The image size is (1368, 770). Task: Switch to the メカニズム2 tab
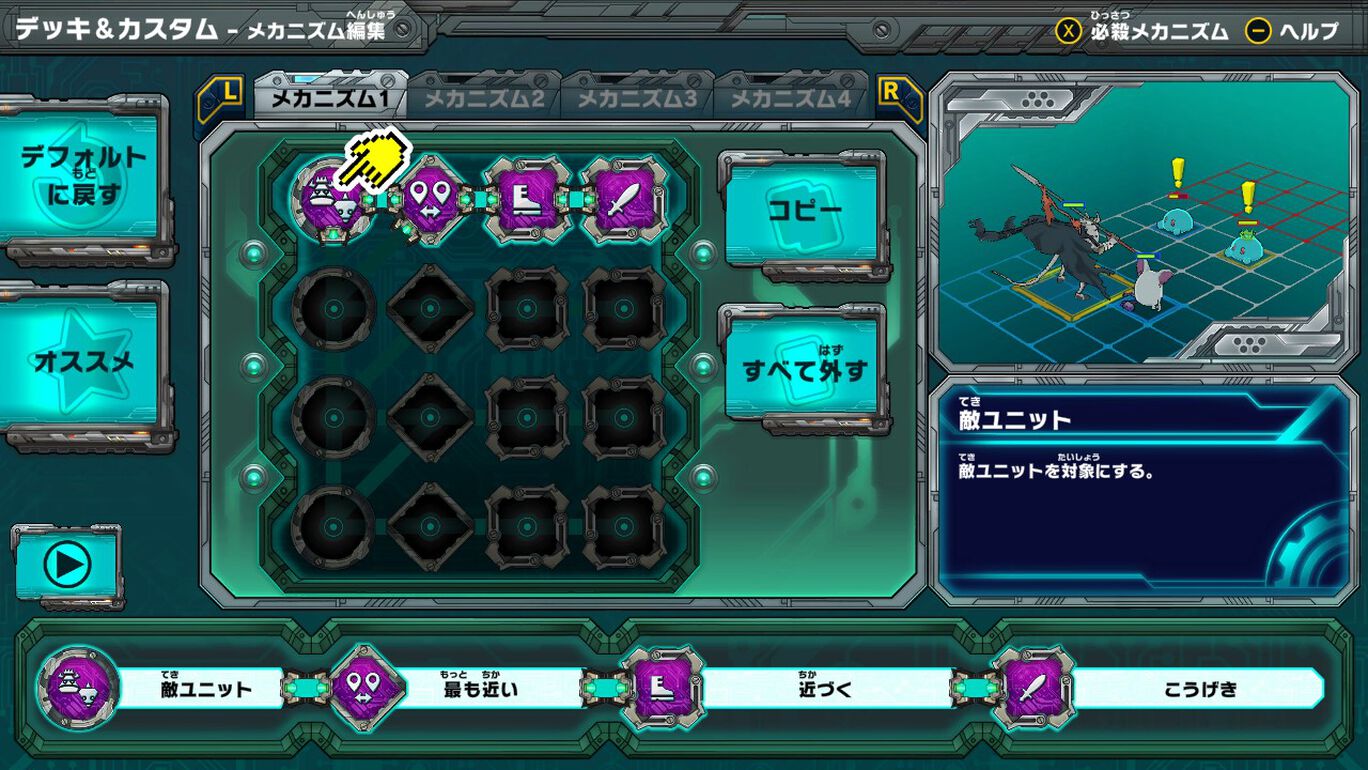tap(484, 99)
